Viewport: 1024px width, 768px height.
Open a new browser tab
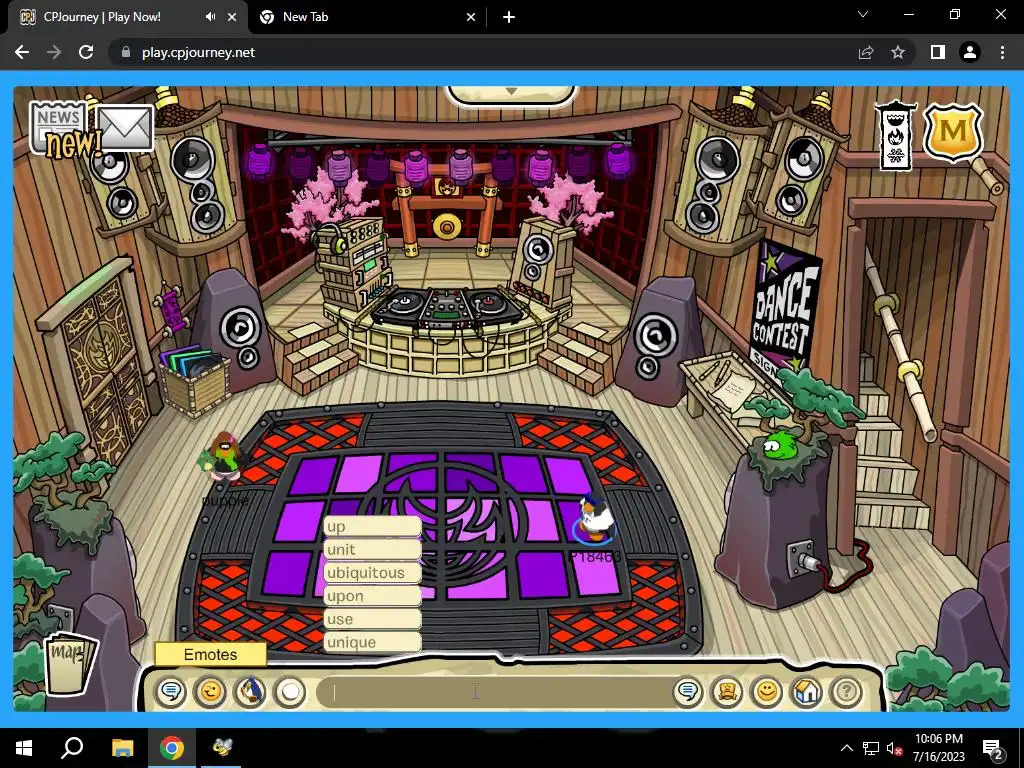pyautogui.click(x=509, y=17)
